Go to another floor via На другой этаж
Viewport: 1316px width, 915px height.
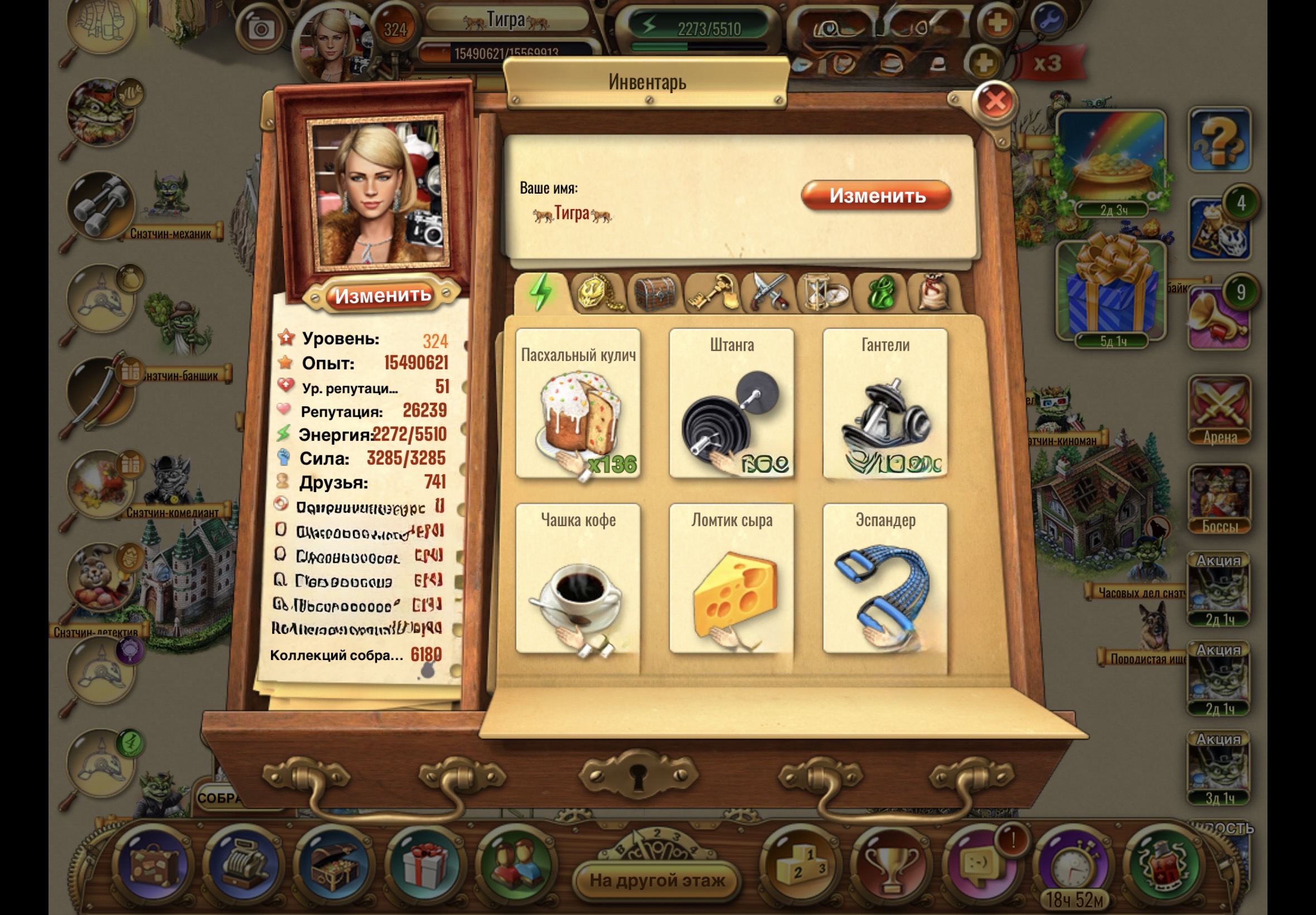657,880
